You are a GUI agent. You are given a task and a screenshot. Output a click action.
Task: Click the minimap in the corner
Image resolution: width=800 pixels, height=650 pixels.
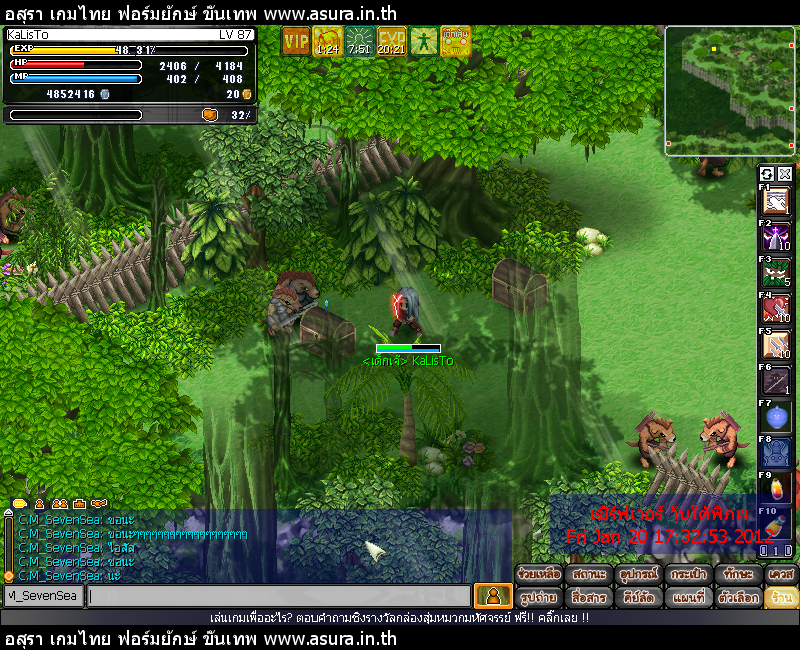[730, 90]
